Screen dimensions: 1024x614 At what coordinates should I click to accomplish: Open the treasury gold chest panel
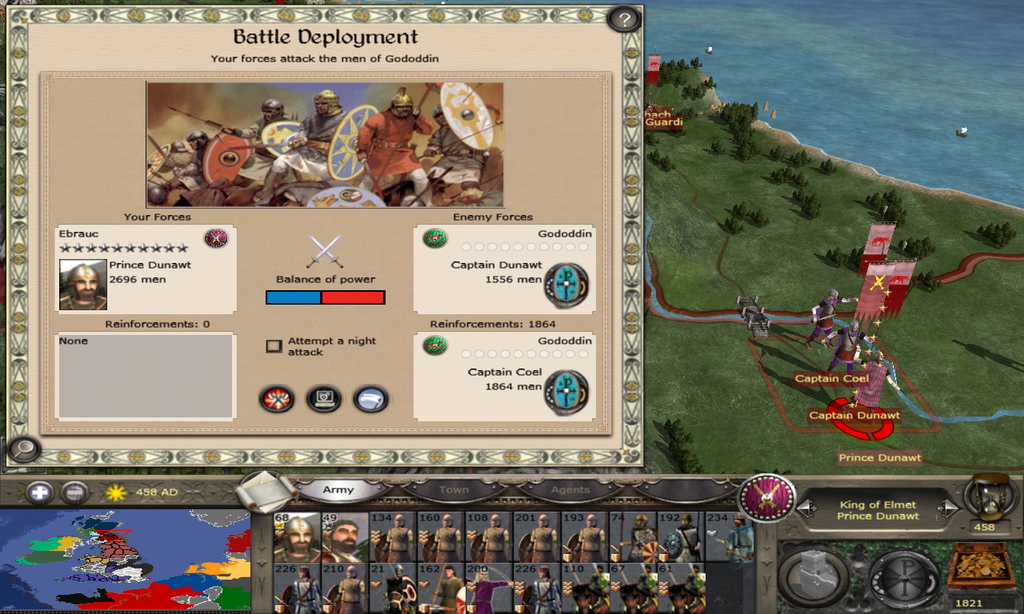980,570
